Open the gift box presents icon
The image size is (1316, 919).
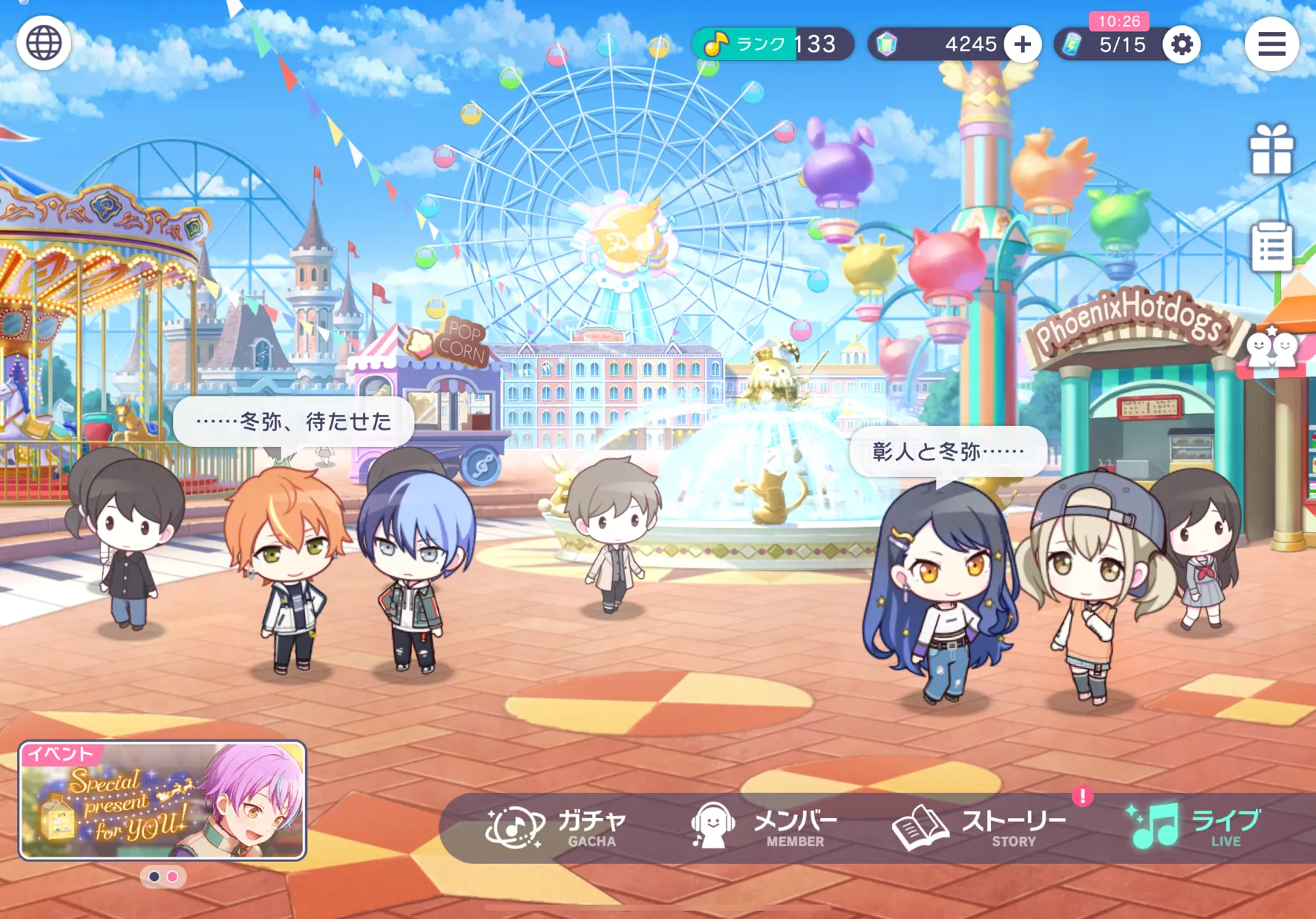pyautogui.click(x=1271, y=150)
